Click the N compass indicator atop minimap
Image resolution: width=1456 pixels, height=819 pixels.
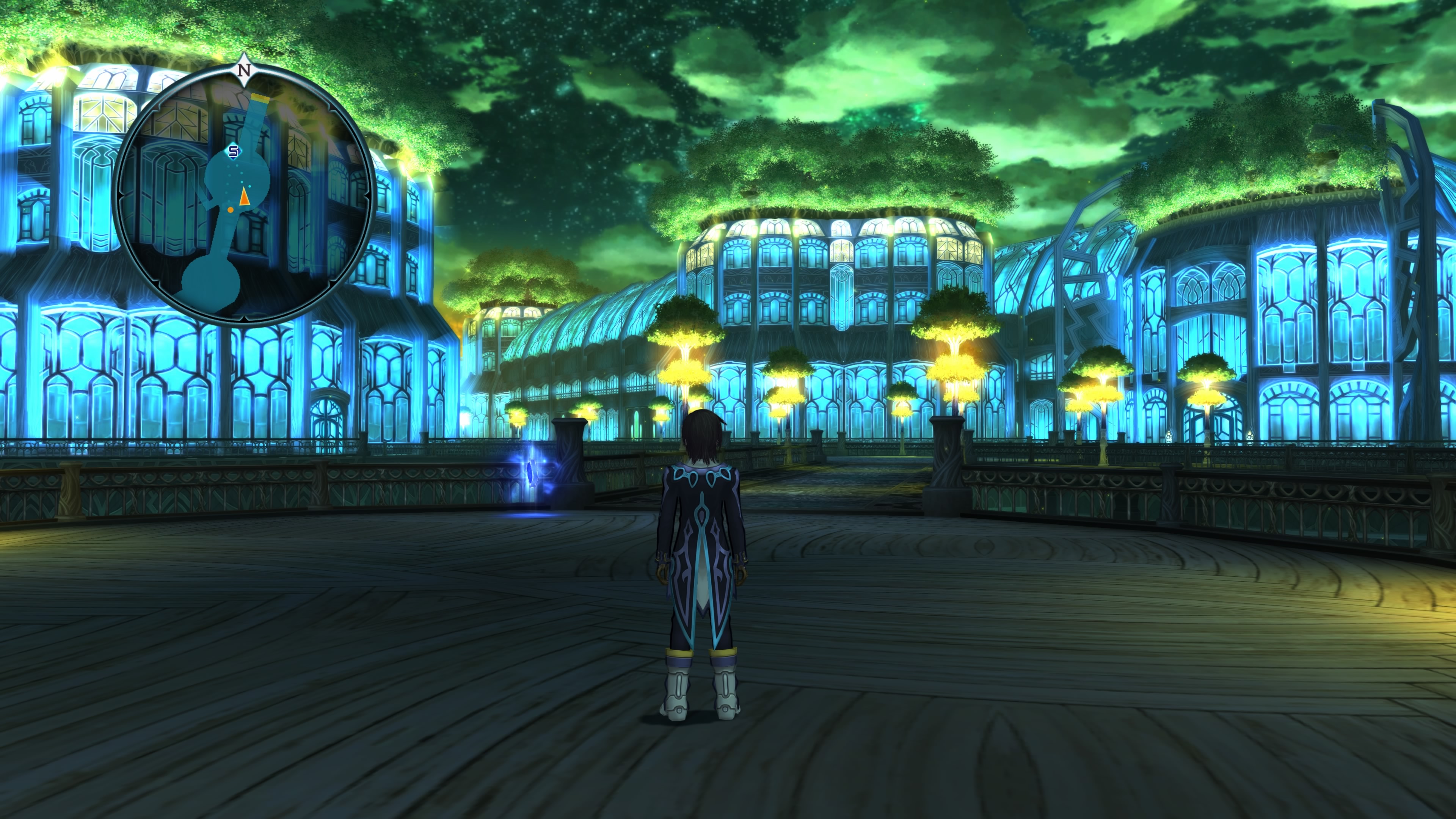click(x=244, y=71)
